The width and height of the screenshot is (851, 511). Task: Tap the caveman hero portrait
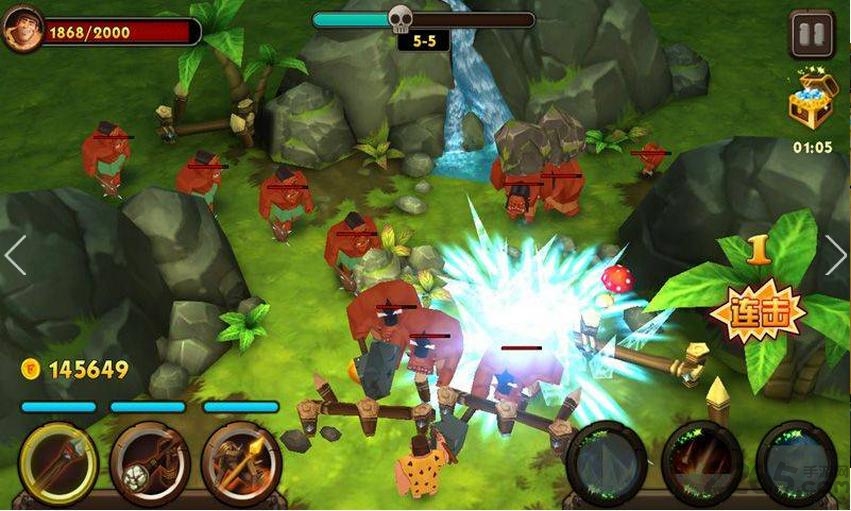tap(22, 30)
